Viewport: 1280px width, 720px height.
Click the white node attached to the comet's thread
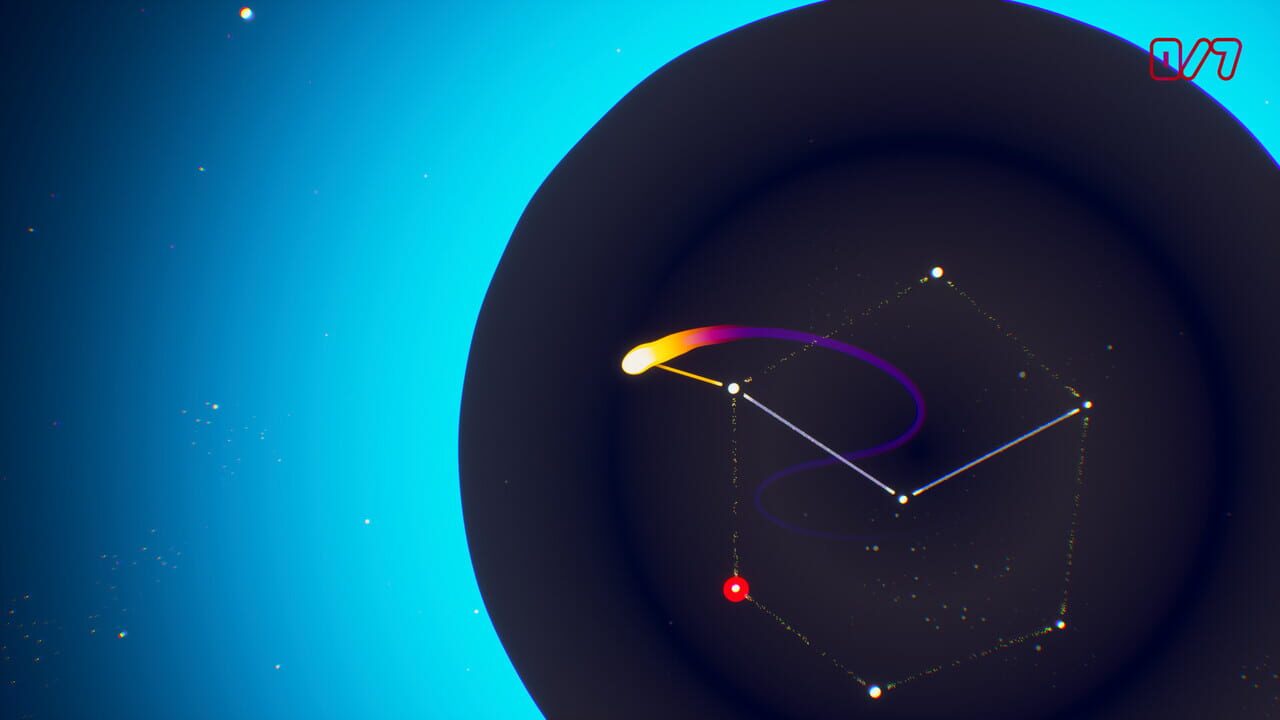point(732,388)
